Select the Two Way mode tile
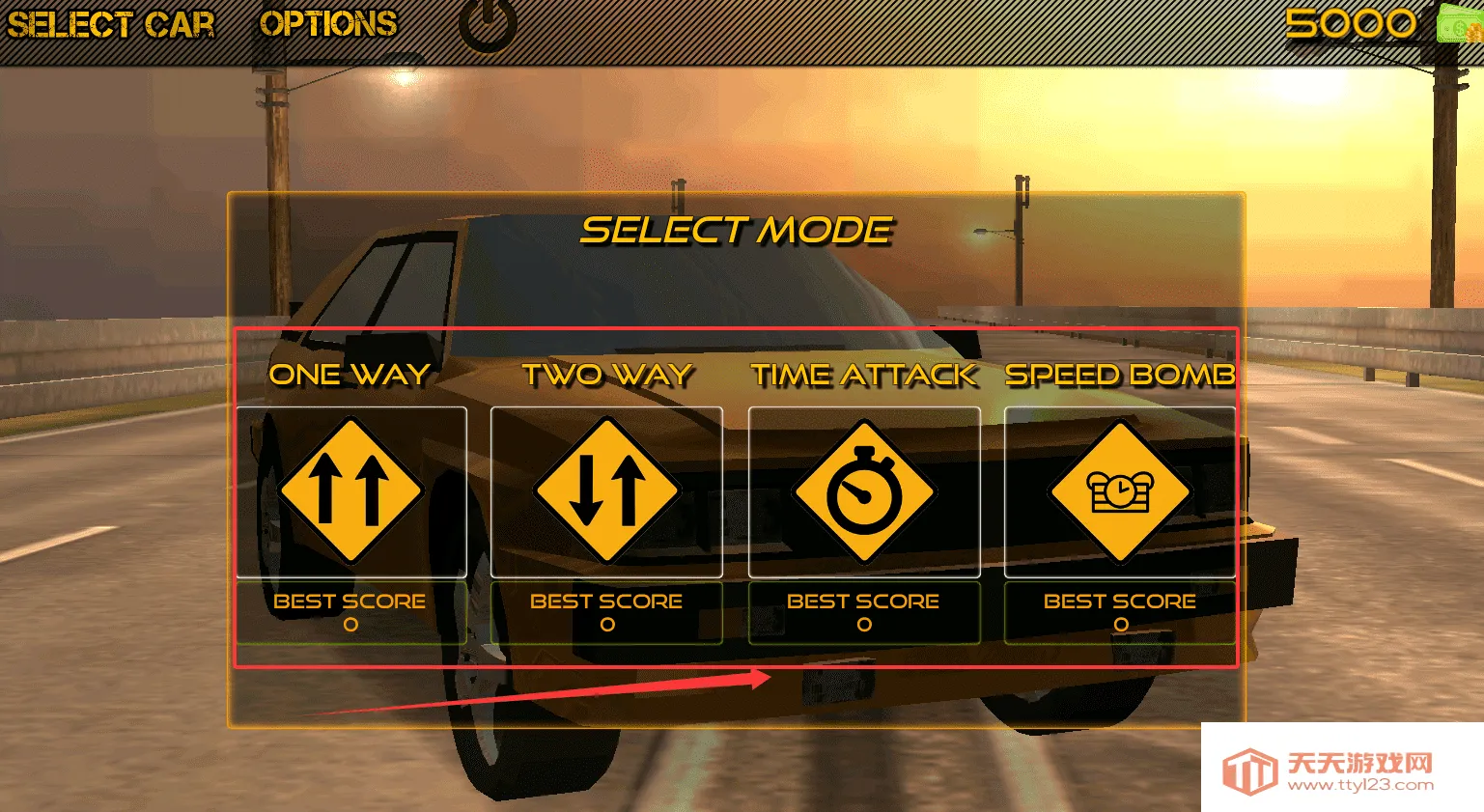 pos(606,491)
